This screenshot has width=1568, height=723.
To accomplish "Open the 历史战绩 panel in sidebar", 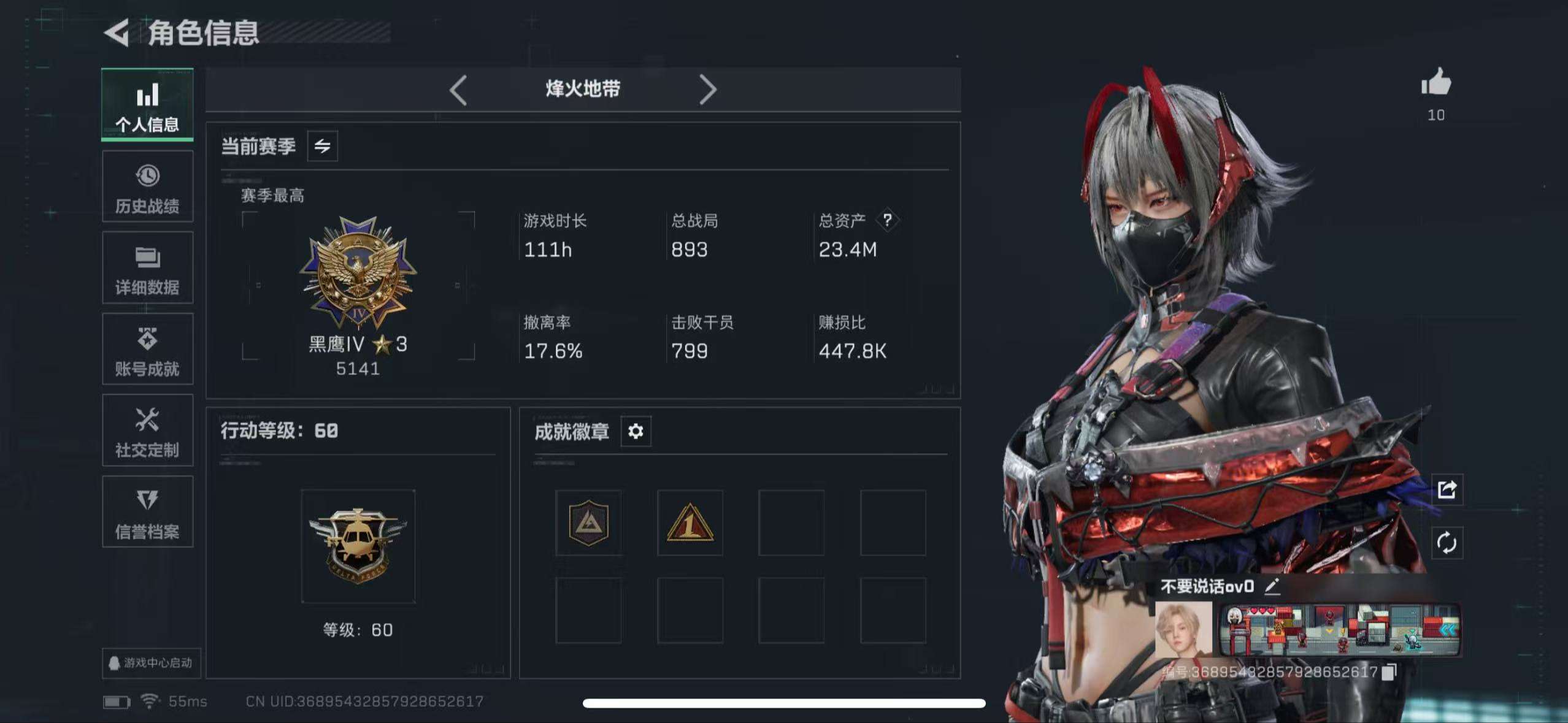I will click(x=147, y=187).
